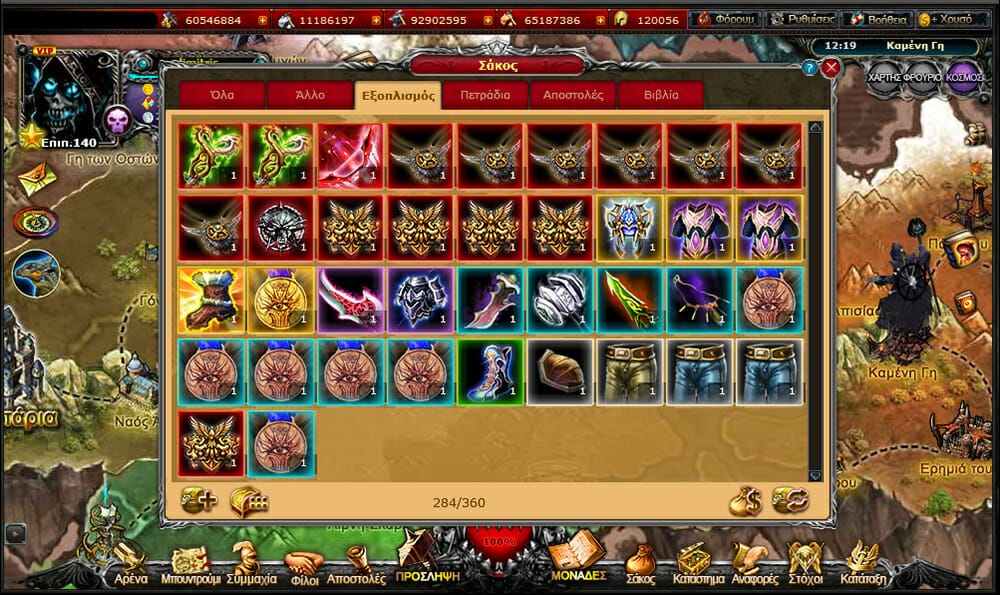Go to Αρένα from bottom bar

point(130,564)
